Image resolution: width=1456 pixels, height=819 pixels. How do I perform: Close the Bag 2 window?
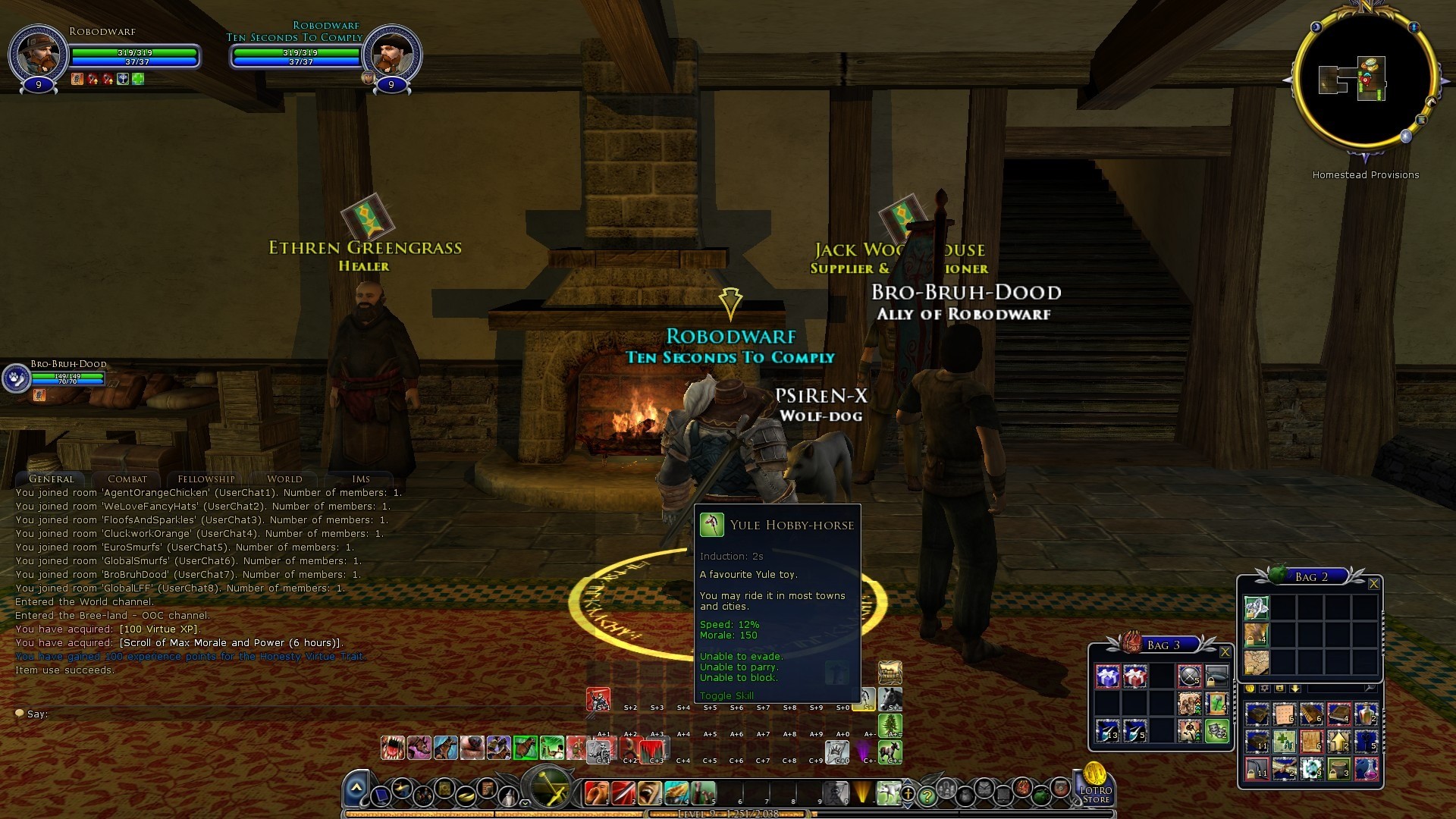pos(1373,583)
